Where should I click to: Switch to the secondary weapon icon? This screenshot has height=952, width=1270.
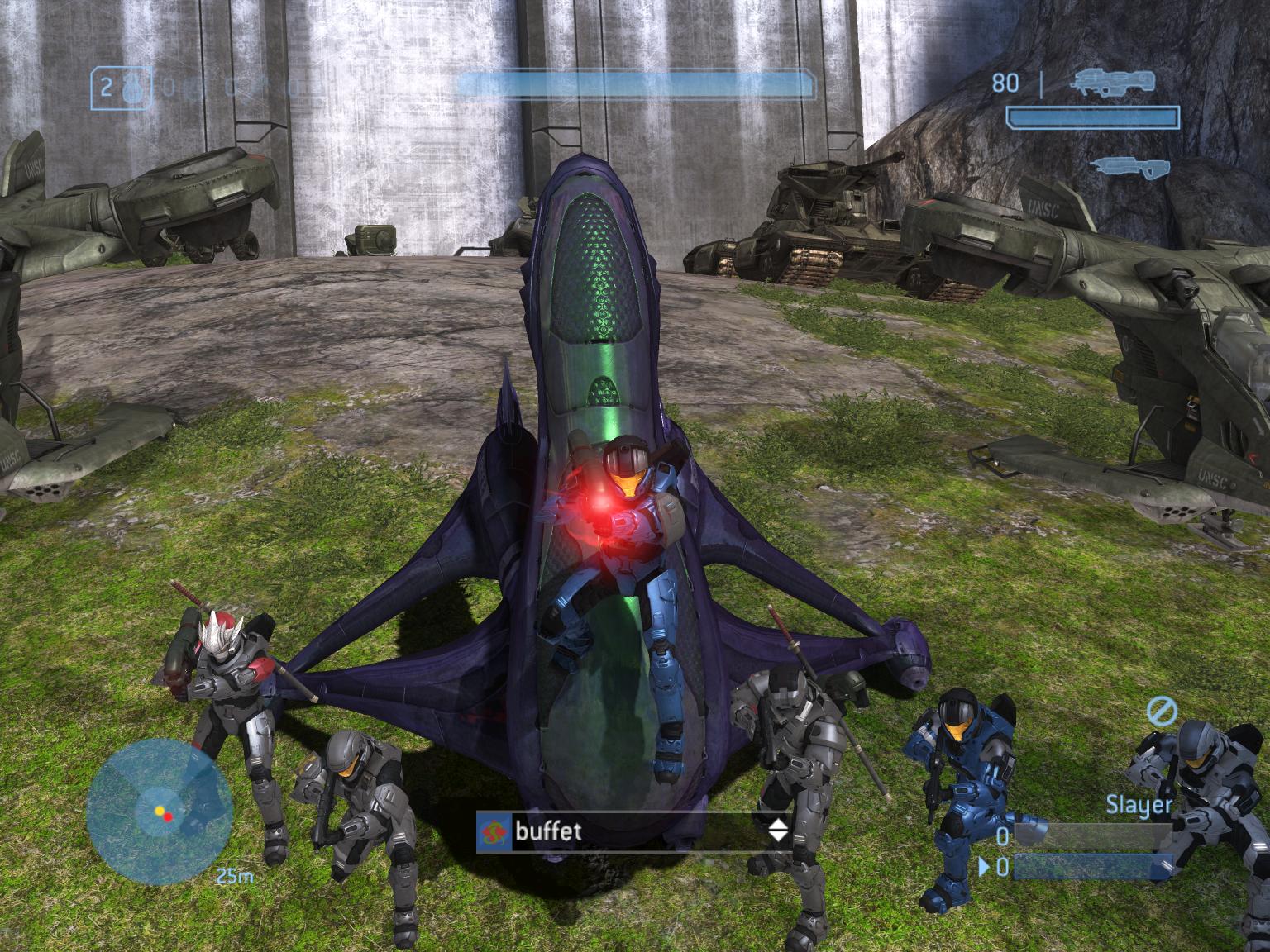(x=1129, y=164)
